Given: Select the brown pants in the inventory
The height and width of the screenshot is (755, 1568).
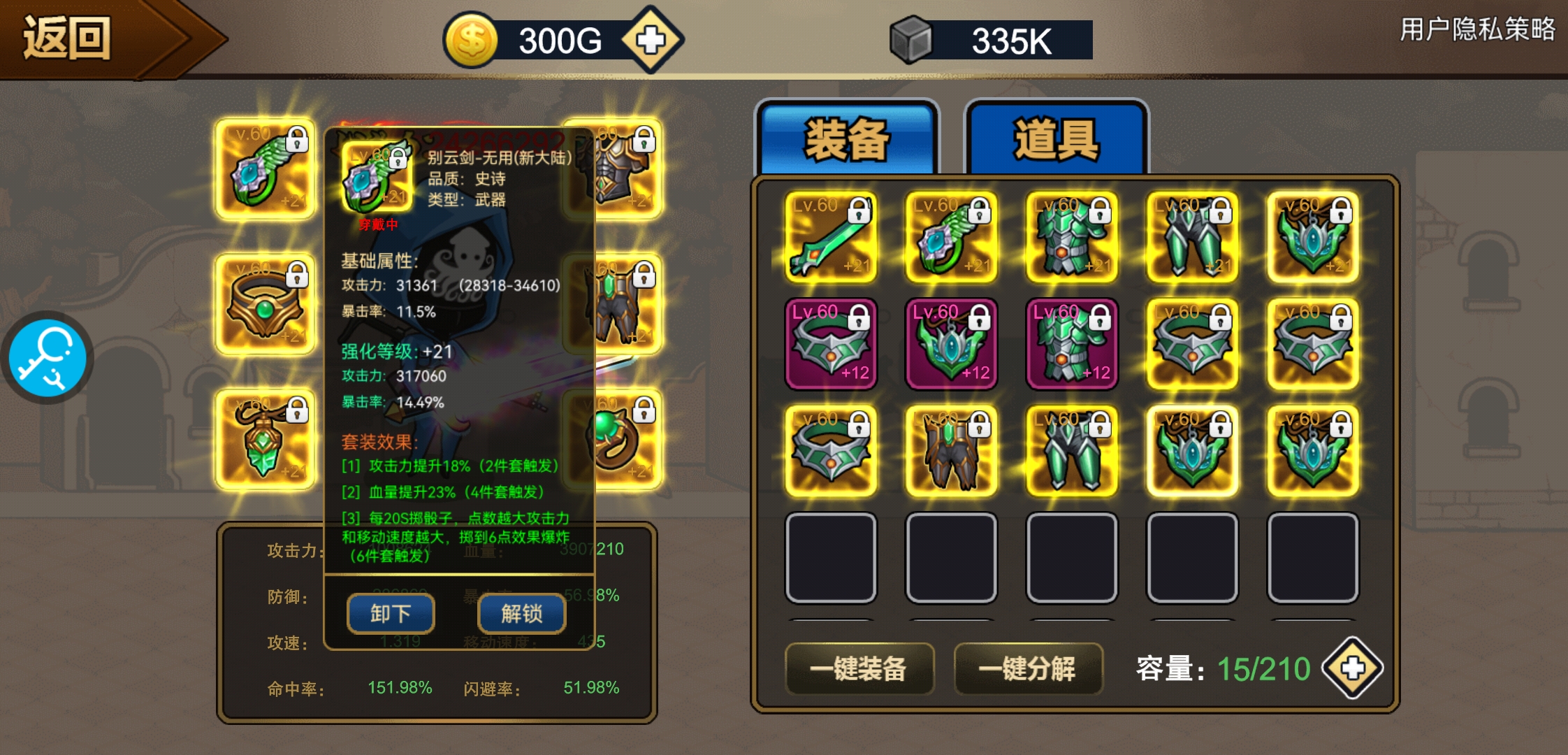Looking at the screenshot, I should (x=951, y=451).
